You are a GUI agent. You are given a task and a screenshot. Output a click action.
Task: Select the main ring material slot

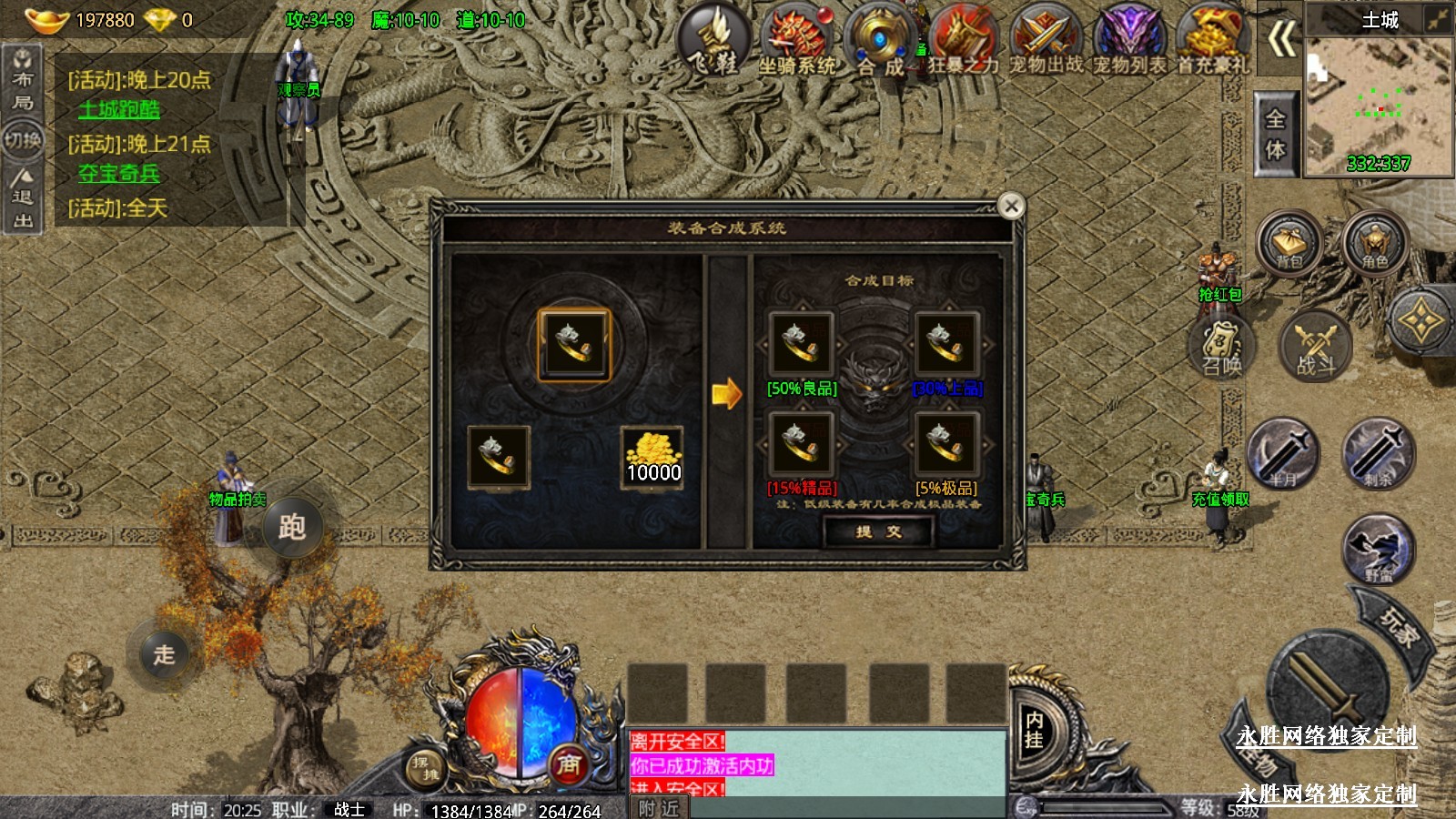coord(574,345)
